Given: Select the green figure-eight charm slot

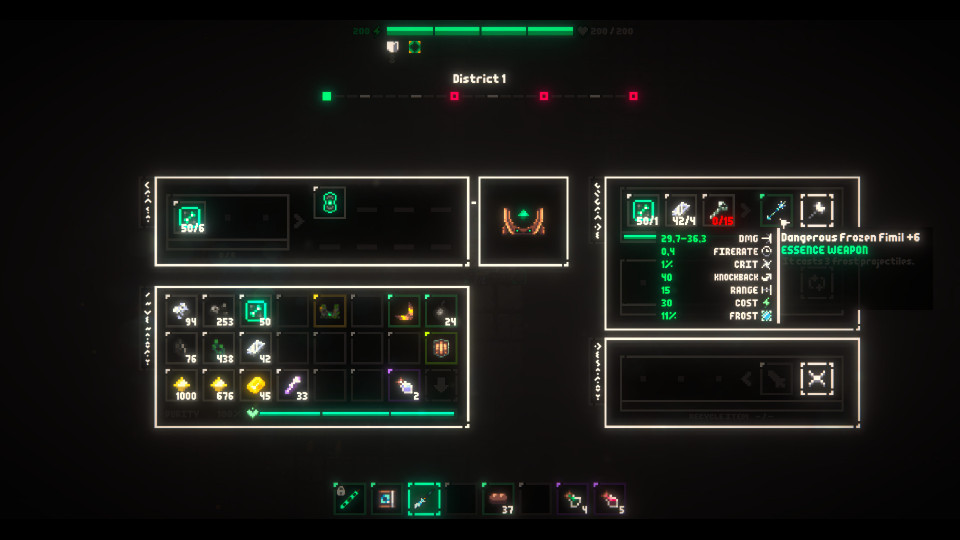Looking at the screenshot, I should coord(330,203).
